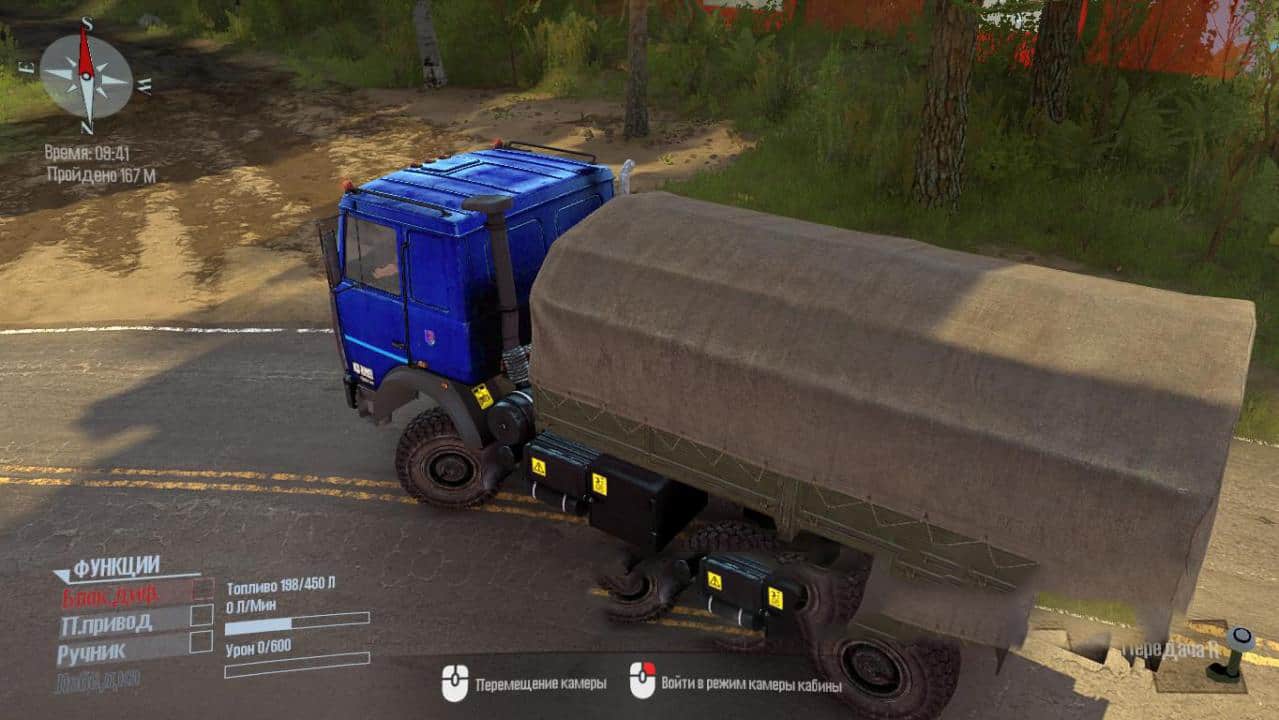
Task: Open the ФУНКЦИИ functions menu header
Action: [115, 567]
